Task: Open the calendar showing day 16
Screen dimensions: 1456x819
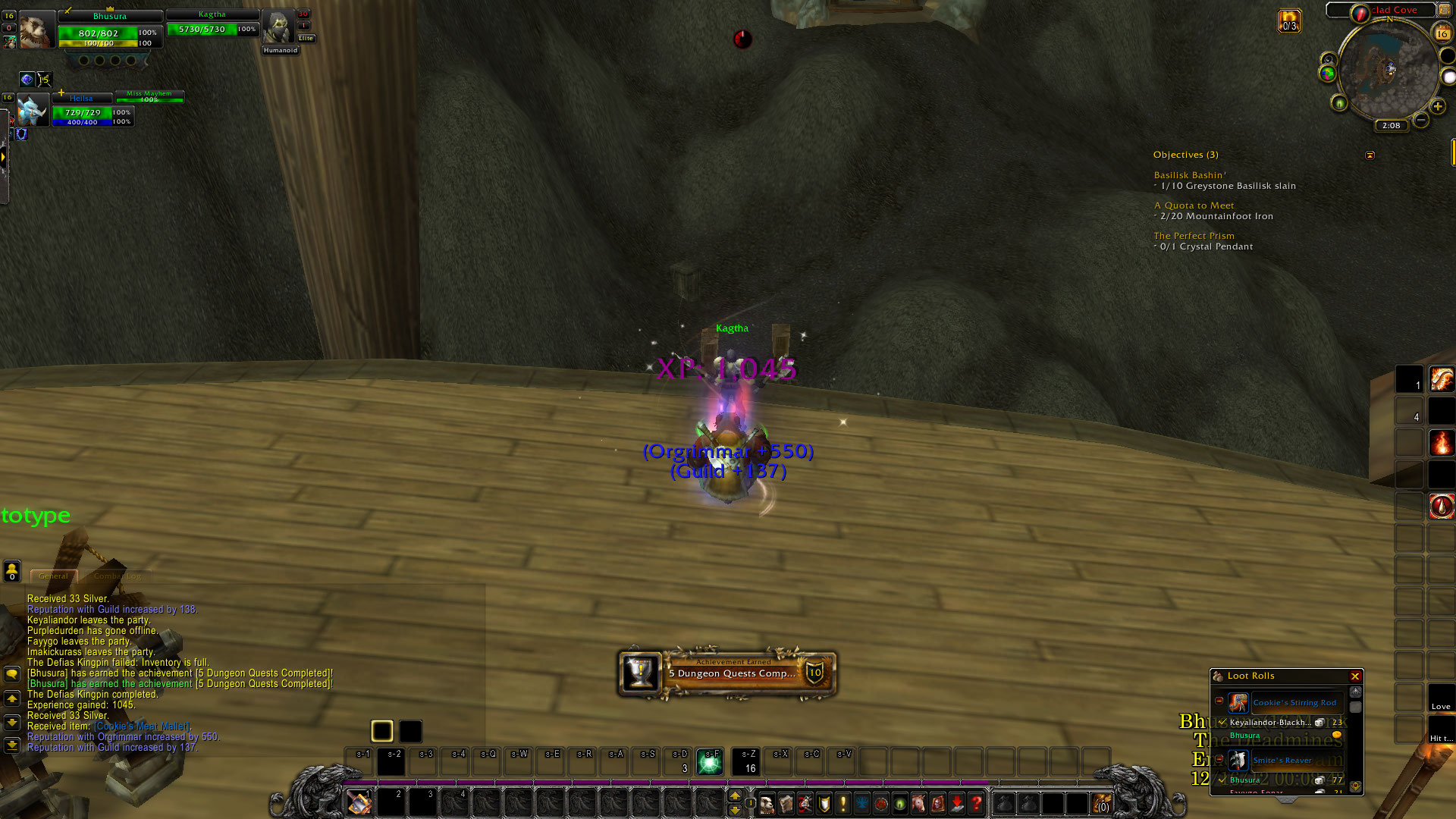Action: 1442,33
